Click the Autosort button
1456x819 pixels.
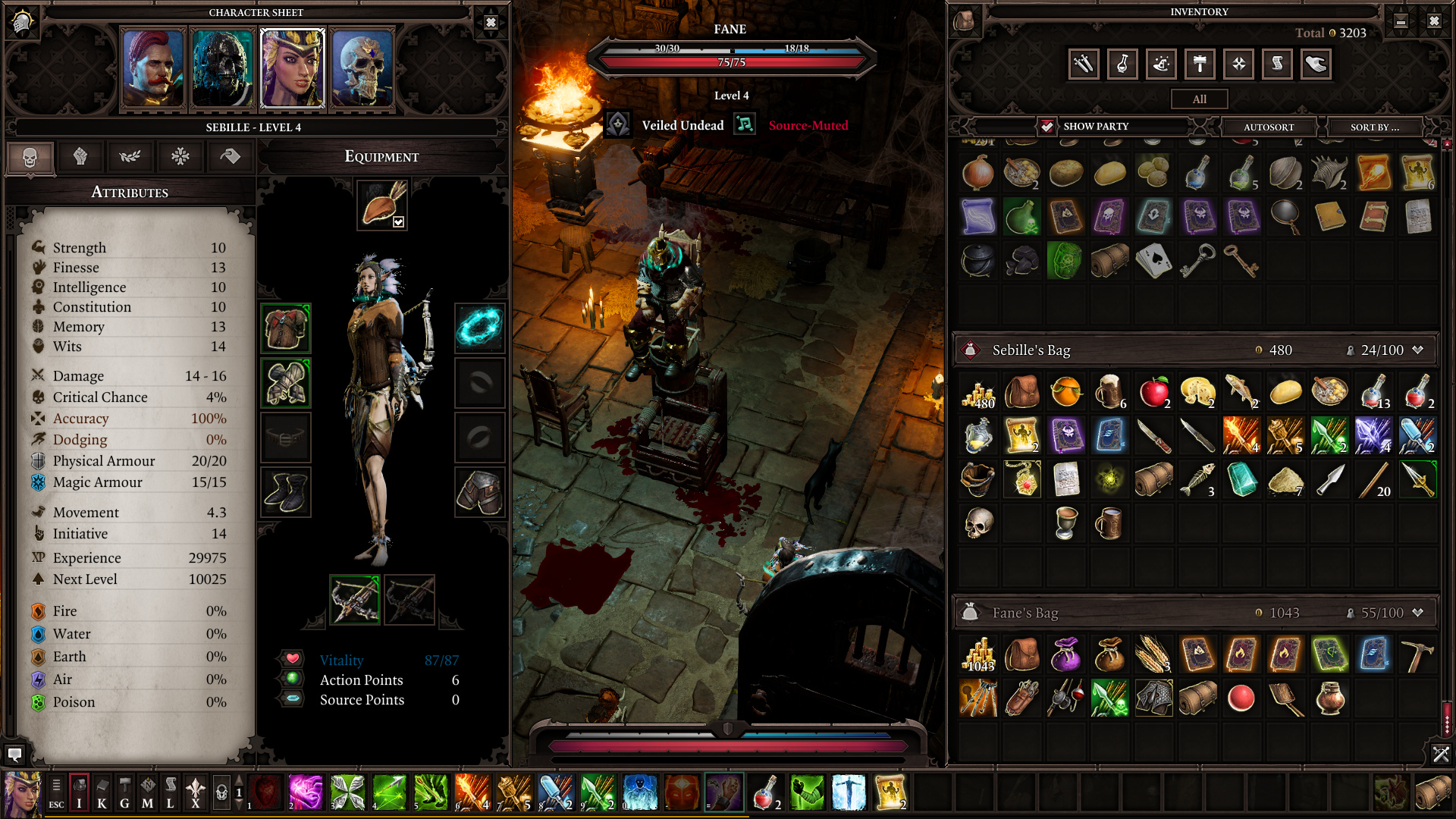[1268, 127]
